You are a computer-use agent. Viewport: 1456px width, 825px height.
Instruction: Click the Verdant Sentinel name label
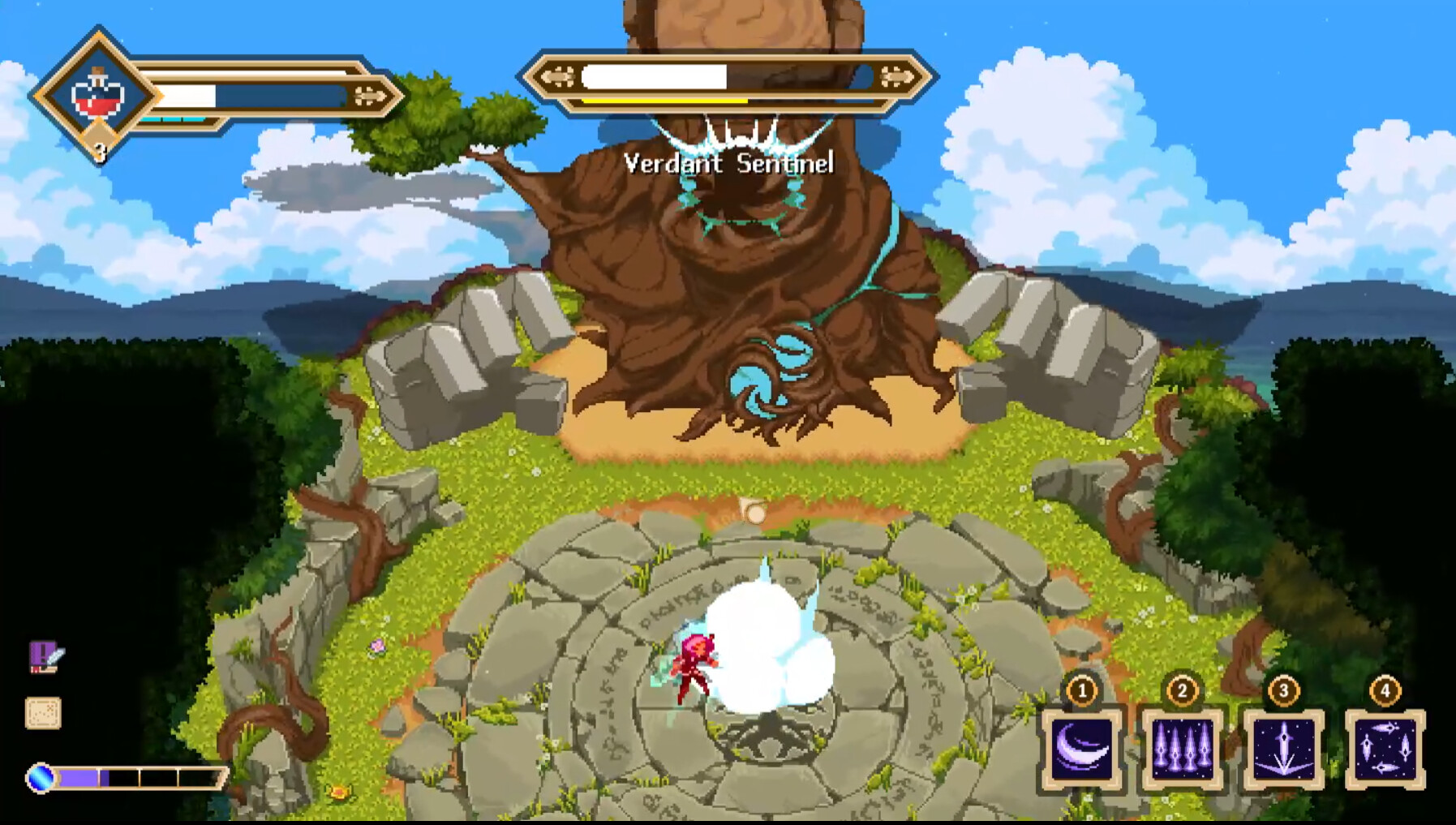point(728,163)
